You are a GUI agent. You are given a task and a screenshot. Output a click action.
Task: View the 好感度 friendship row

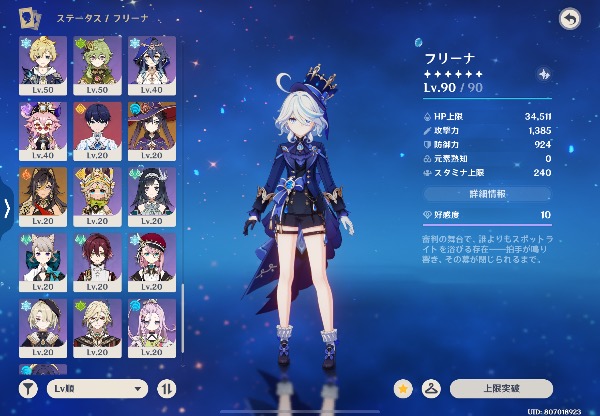coord(483,215)
